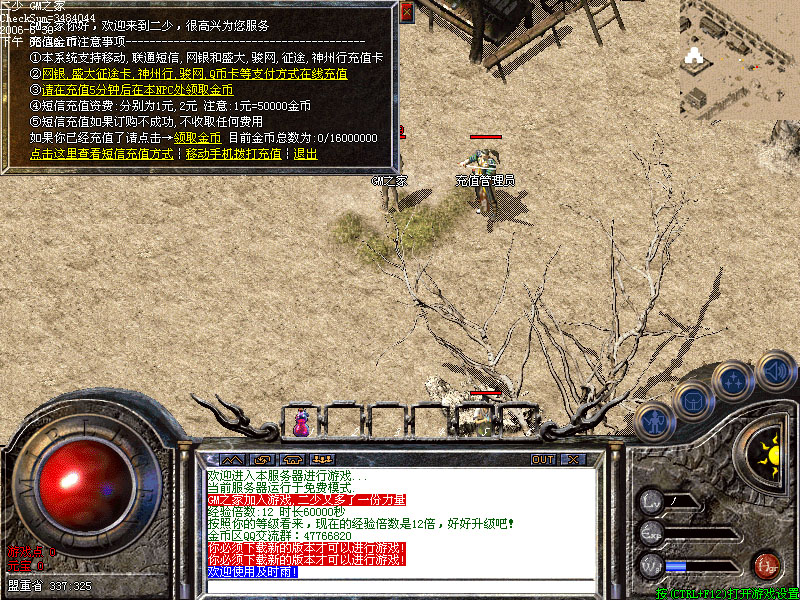This screenshot has height=600, width=800.
Task: Click the chat text input line
Action: tap(400, 585)
